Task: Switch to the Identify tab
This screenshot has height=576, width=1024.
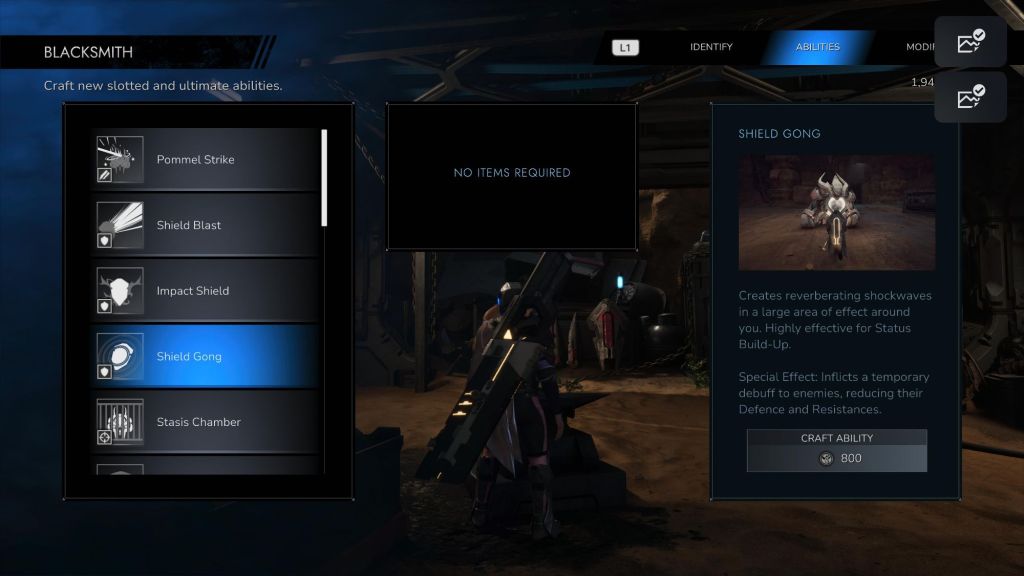Action: [x=711, y=47]
